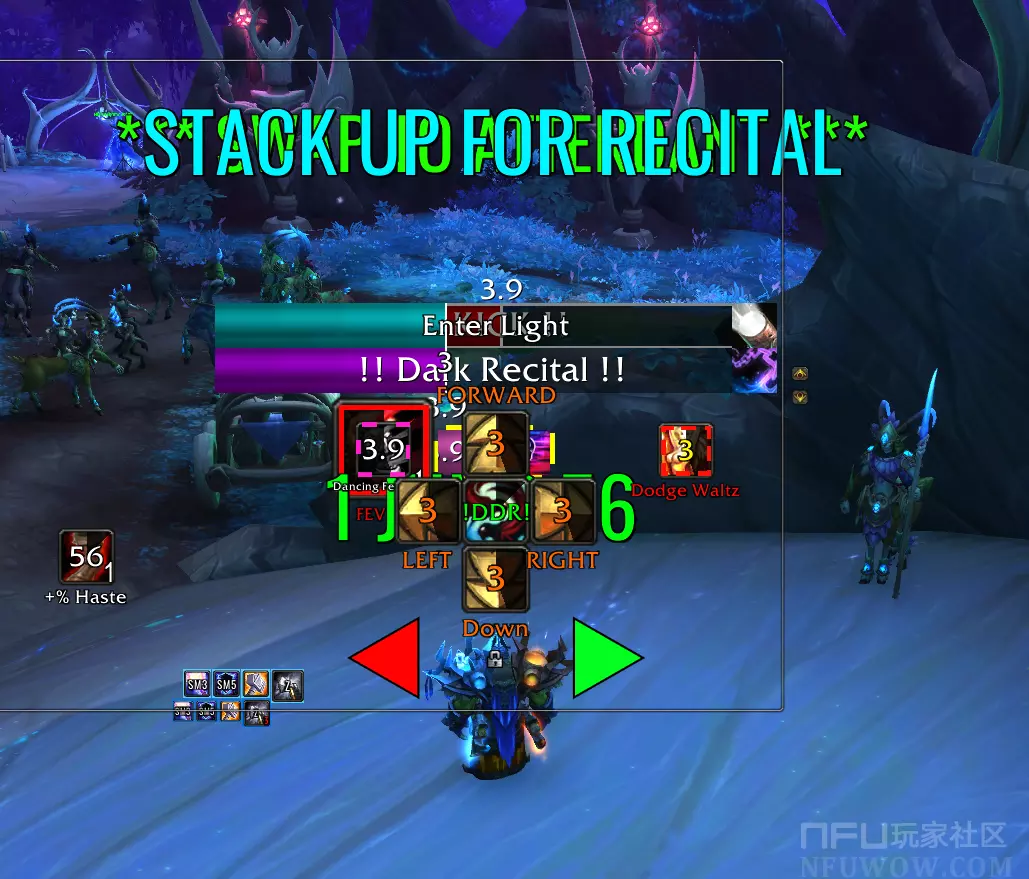Click the small gold down-arrow button

click(800, 397)
